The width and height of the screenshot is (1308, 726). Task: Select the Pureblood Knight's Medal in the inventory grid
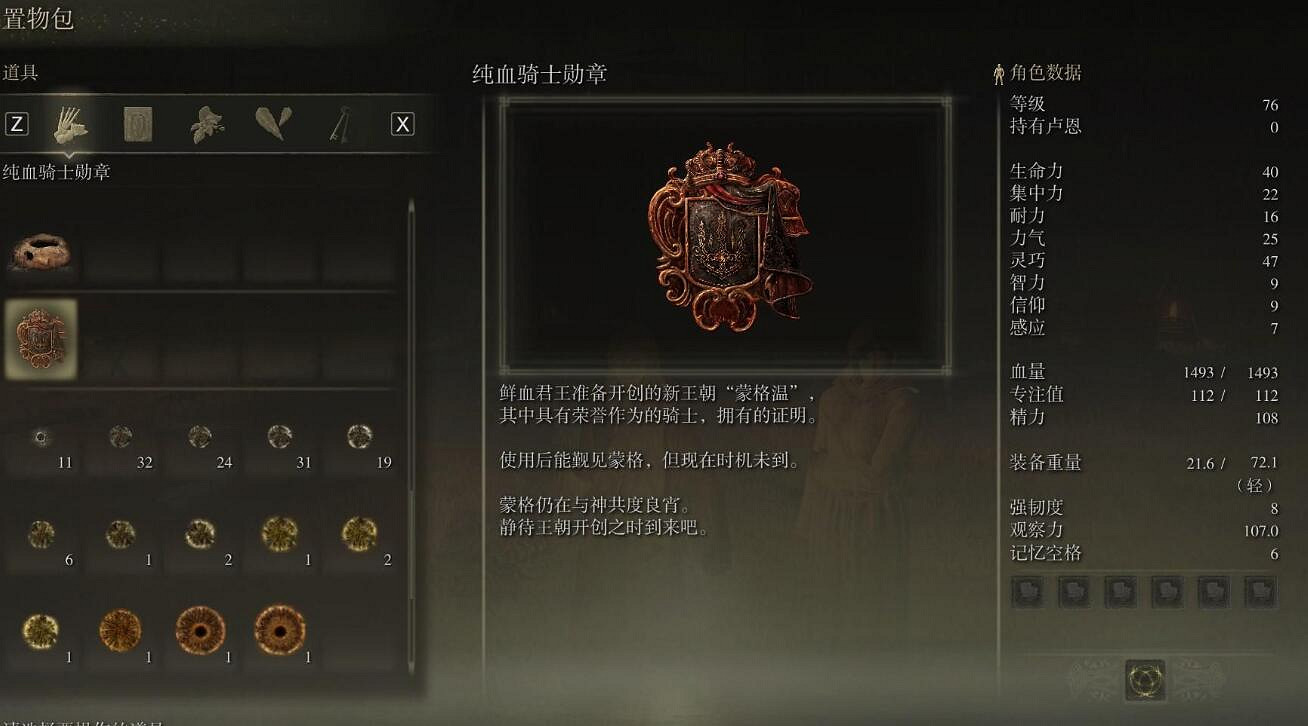[x=41, y=339]
